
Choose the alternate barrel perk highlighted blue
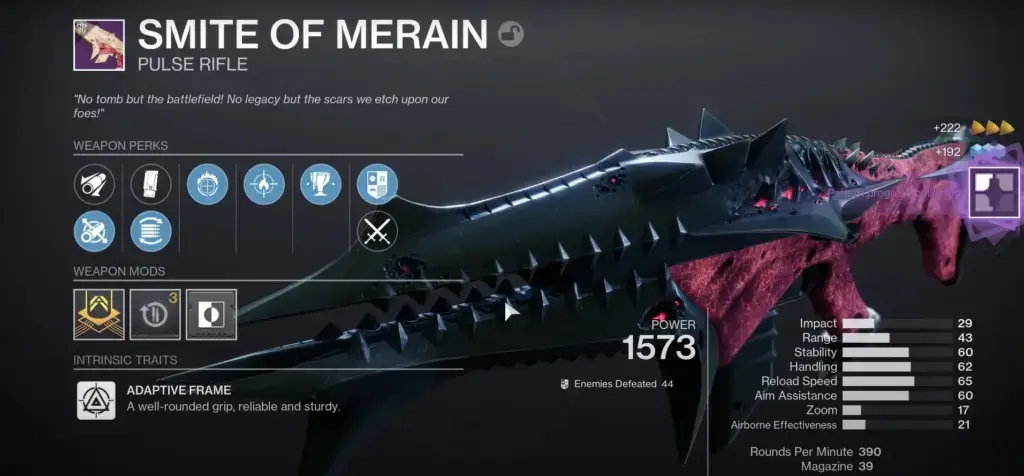(94, 231)
